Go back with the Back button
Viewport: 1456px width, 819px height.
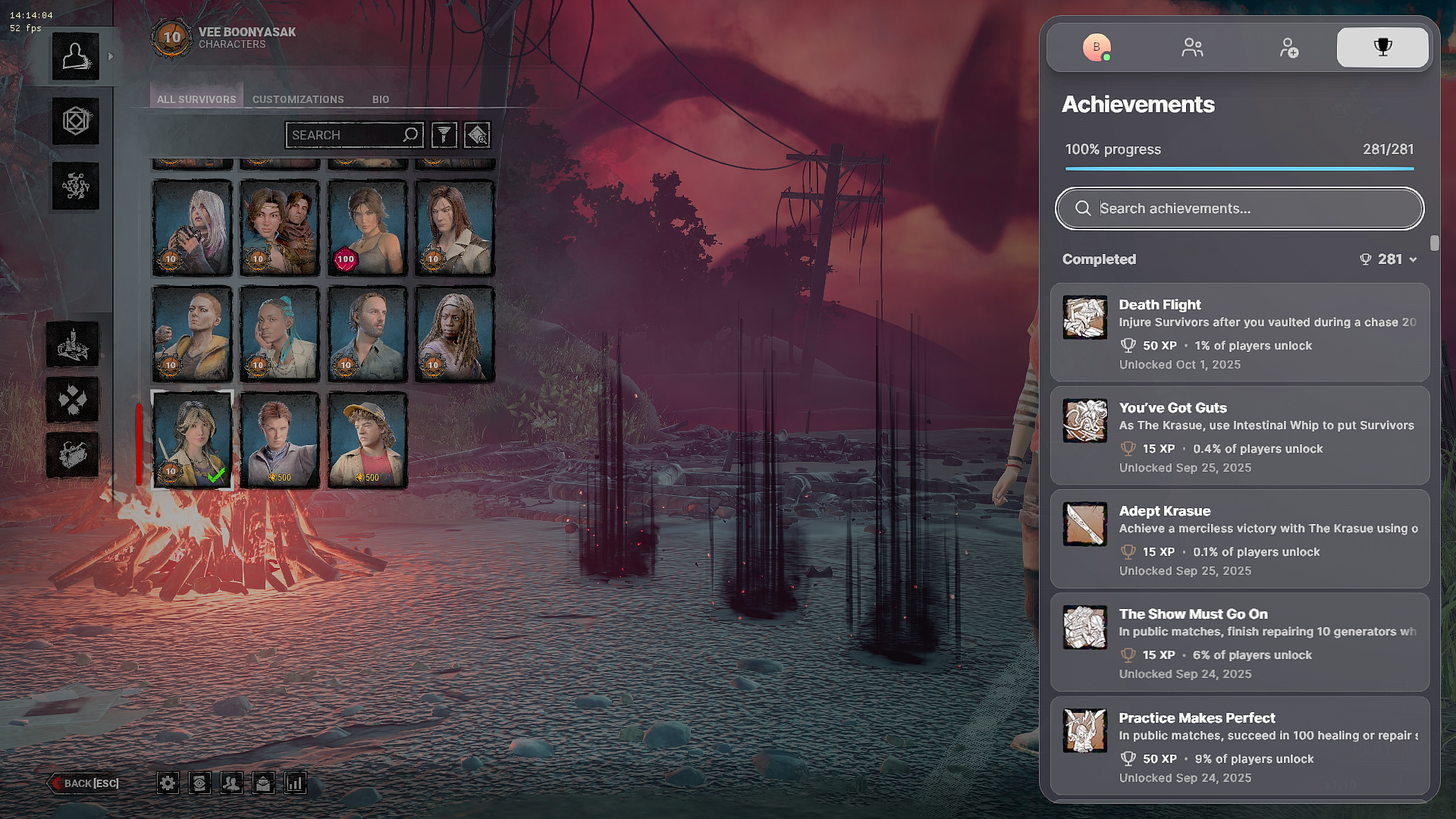pyautogui.click(x=86, y=783)
